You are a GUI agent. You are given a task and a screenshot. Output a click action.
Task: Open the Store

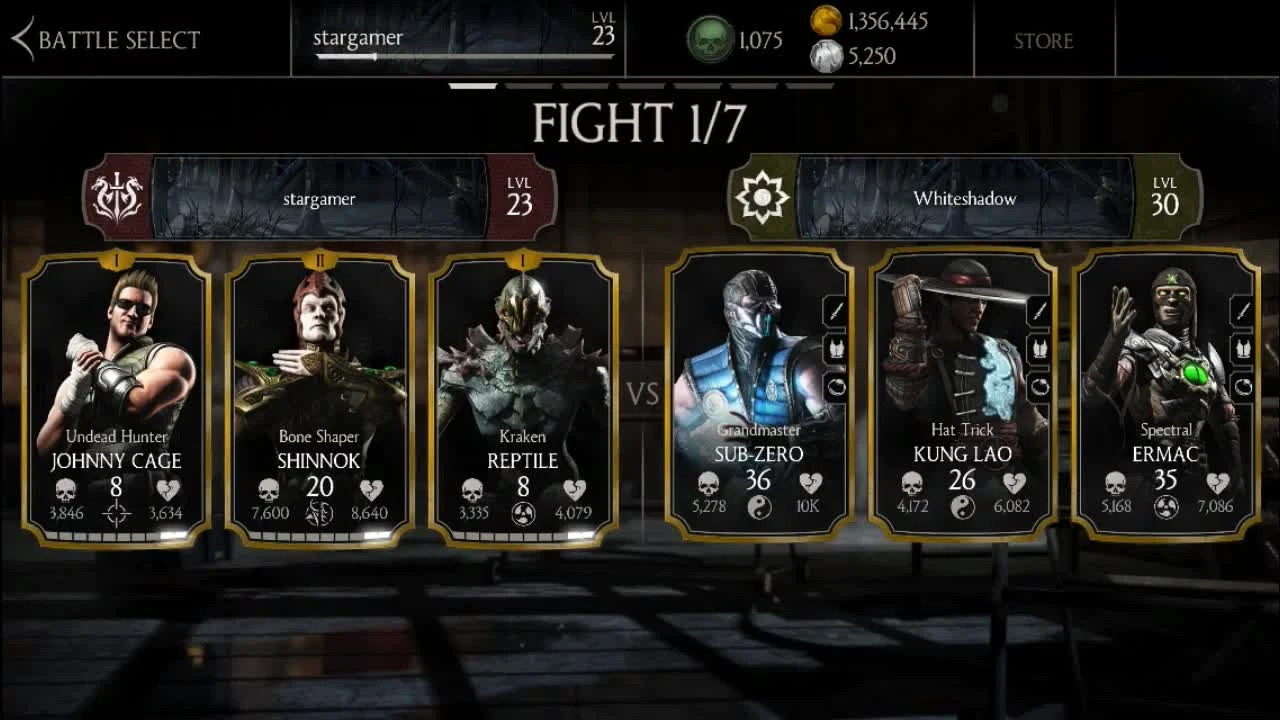click(1044, 41)
